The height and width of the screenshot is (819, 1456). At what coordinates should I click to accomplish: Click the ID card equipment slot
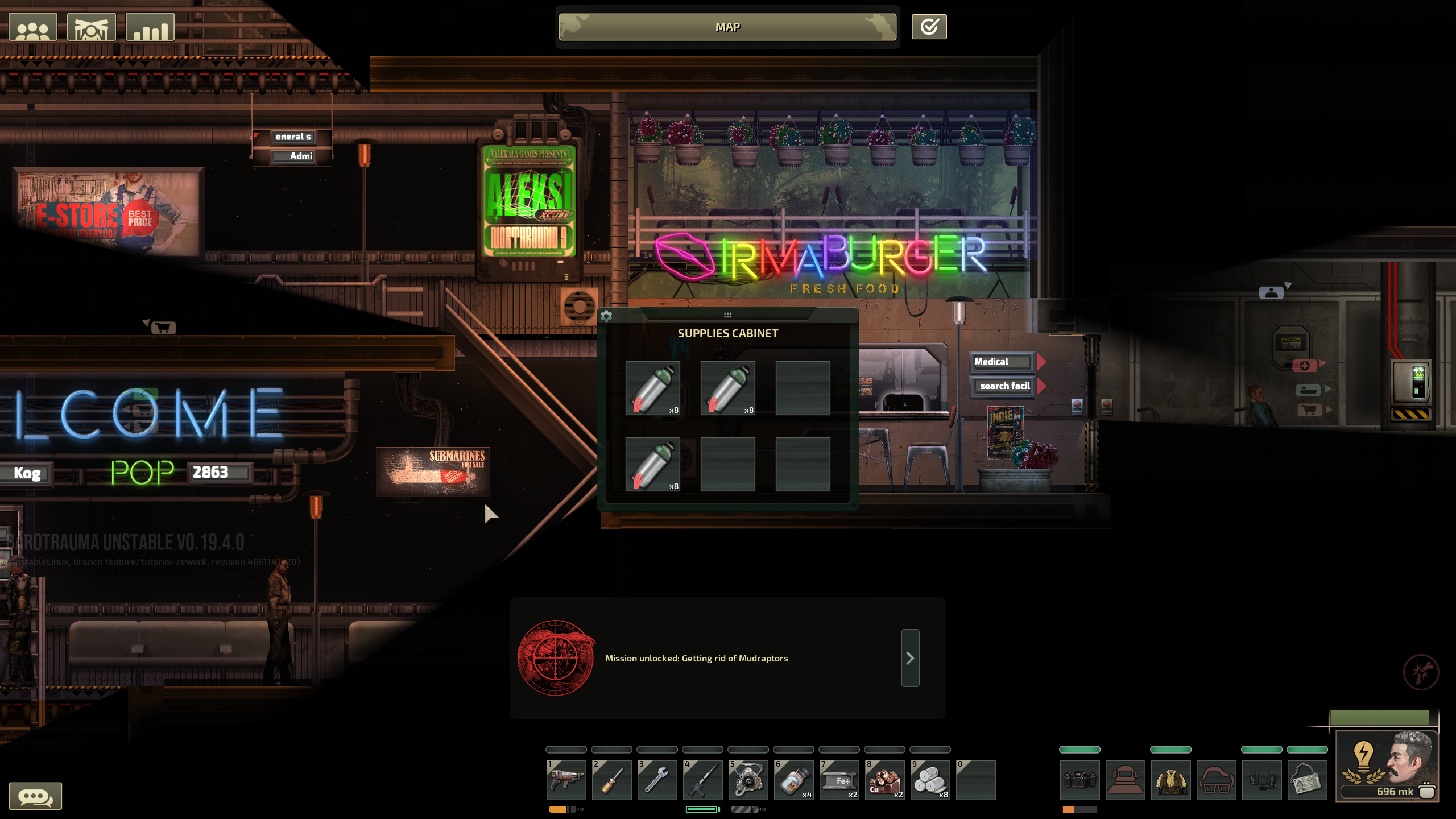pyautogui.click(x=1307, y=780)
